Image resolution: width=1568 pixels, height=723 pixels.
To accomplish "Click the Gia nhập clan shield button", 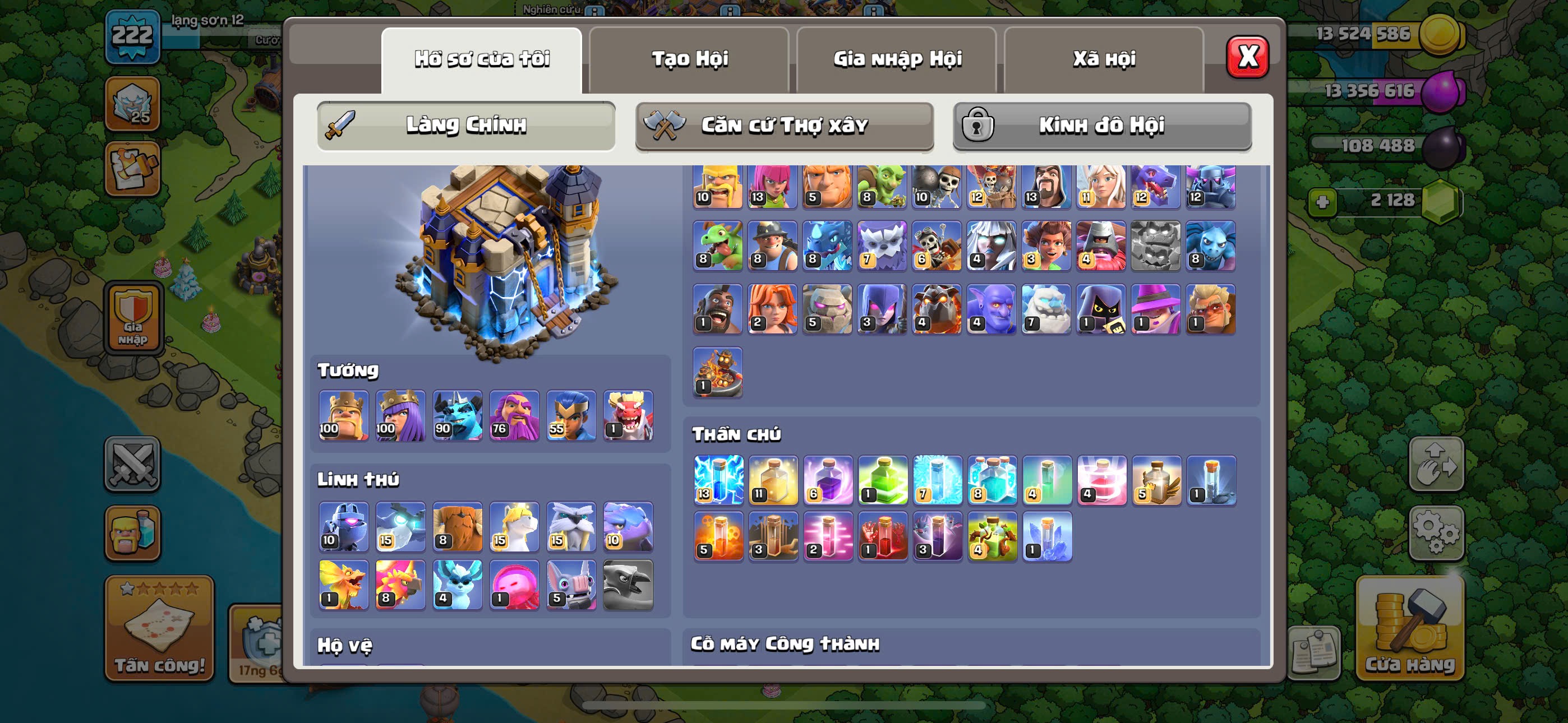I will (133, 318).
